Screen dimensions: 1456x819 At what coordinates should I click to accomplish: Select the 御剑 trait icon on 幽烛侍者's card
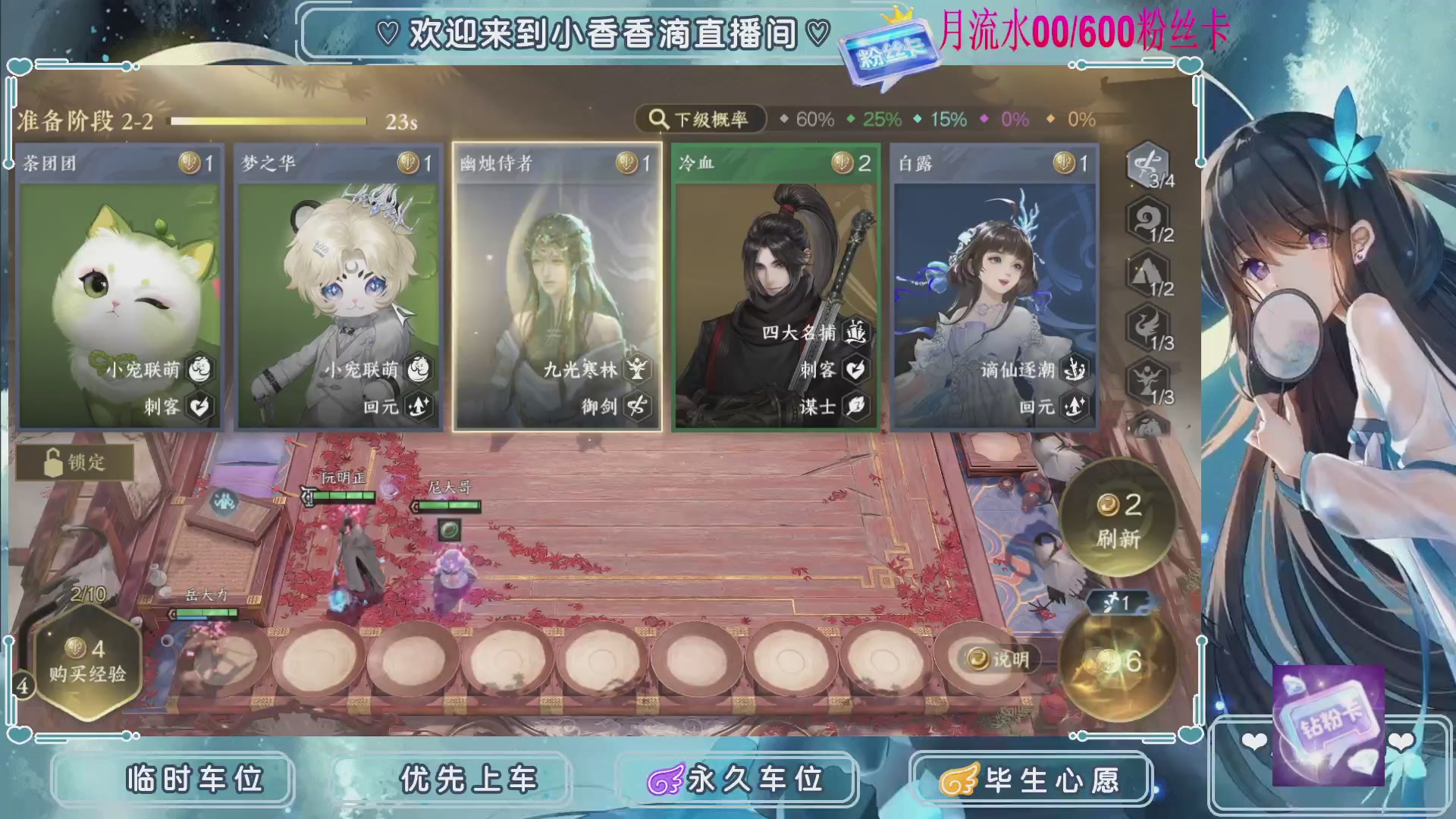pos(635,407)
